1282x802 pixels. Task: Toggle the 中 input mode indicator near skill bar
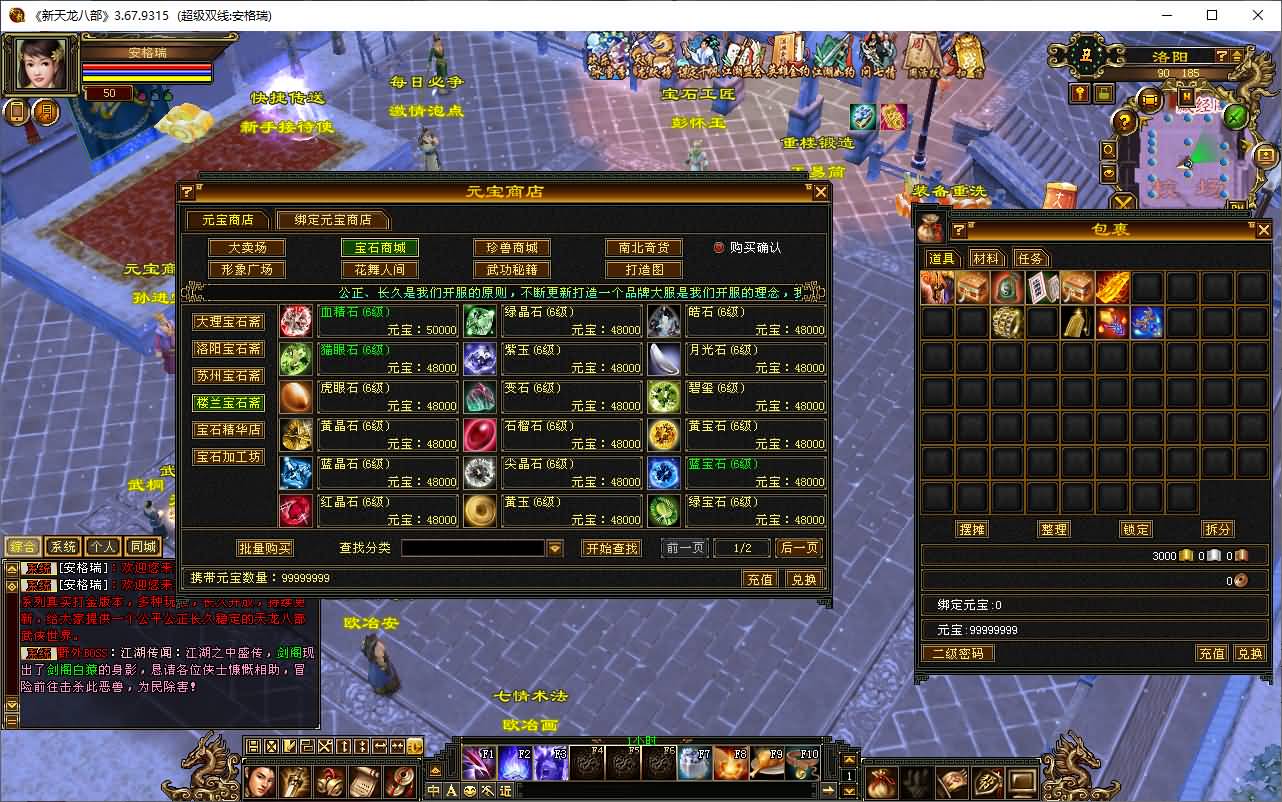tap(433, 789)
